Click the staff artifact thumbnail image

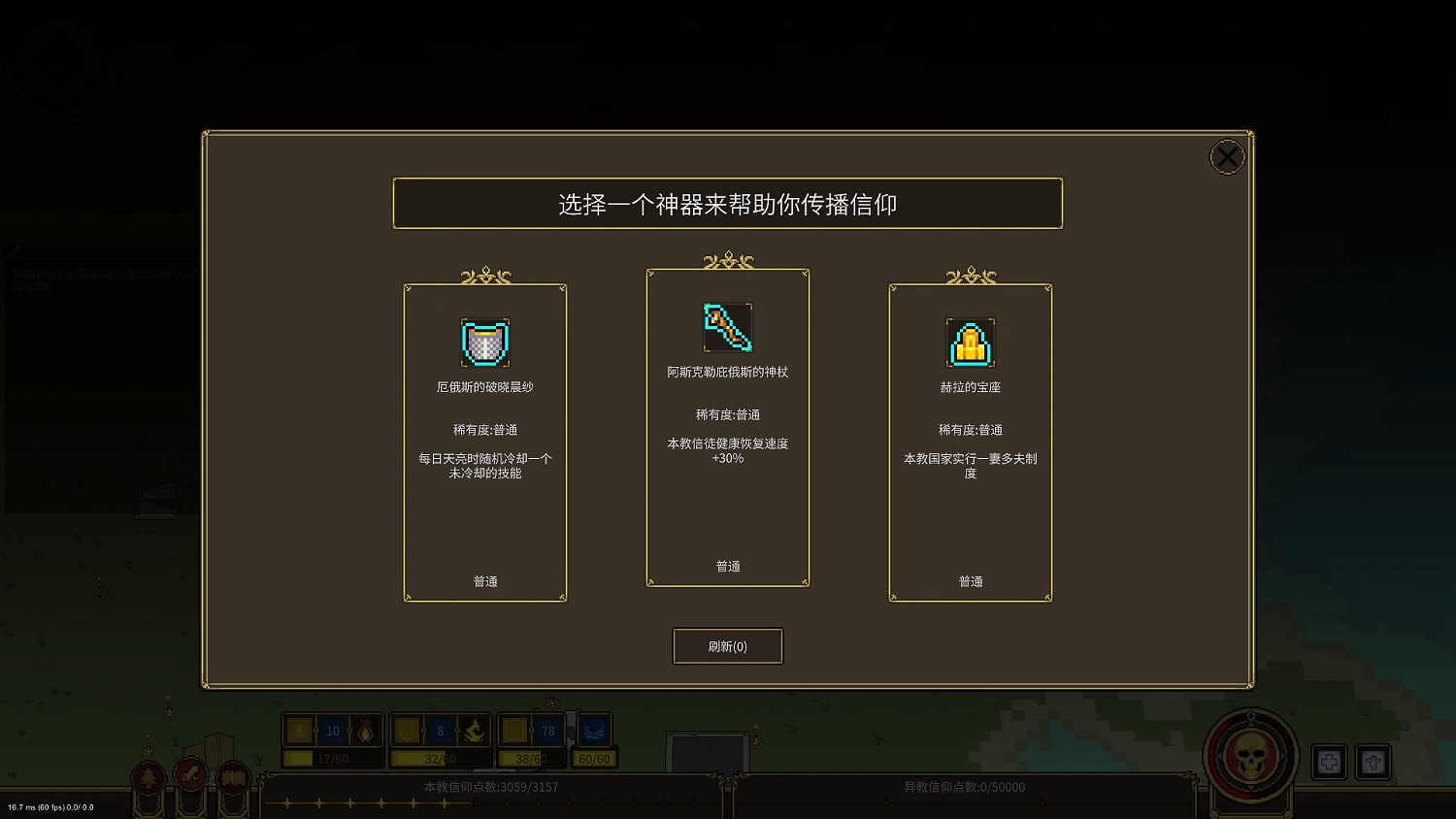727,329
